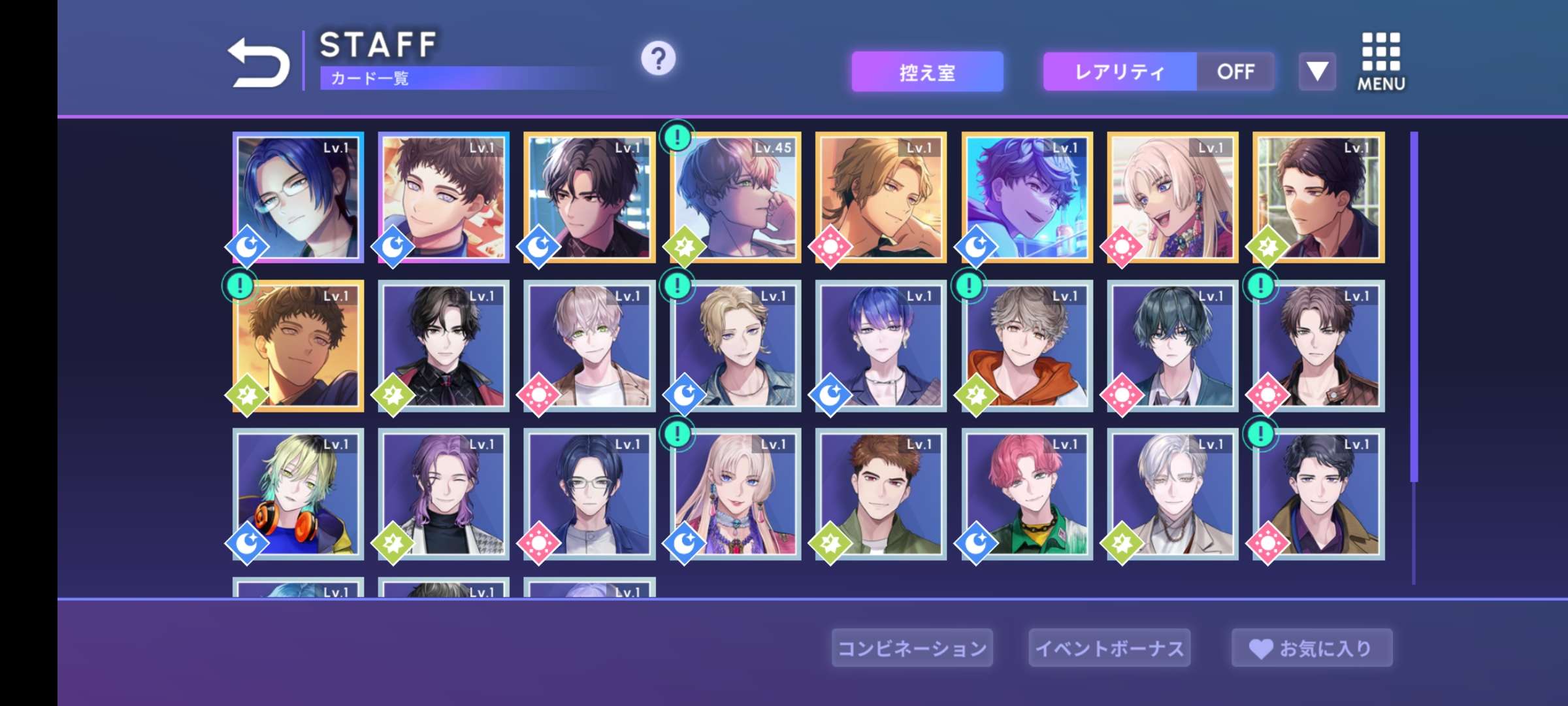Viewport: 1568px width, 706px height.
Task: Open the コンビネーション button
Action: coord(912,648)
